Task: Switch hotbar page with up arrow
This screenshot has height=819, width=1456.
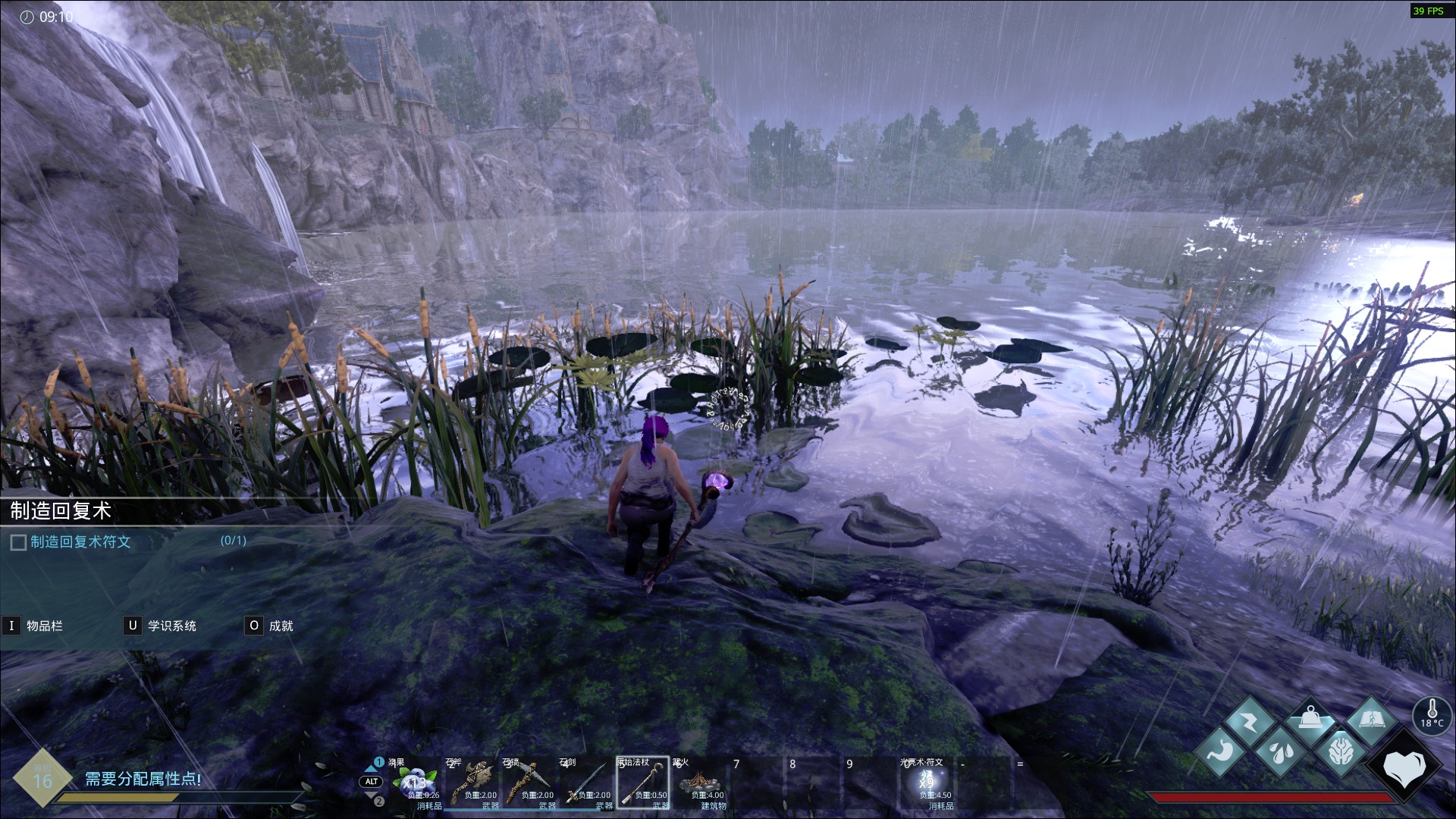Action: [x=372, y=767]
